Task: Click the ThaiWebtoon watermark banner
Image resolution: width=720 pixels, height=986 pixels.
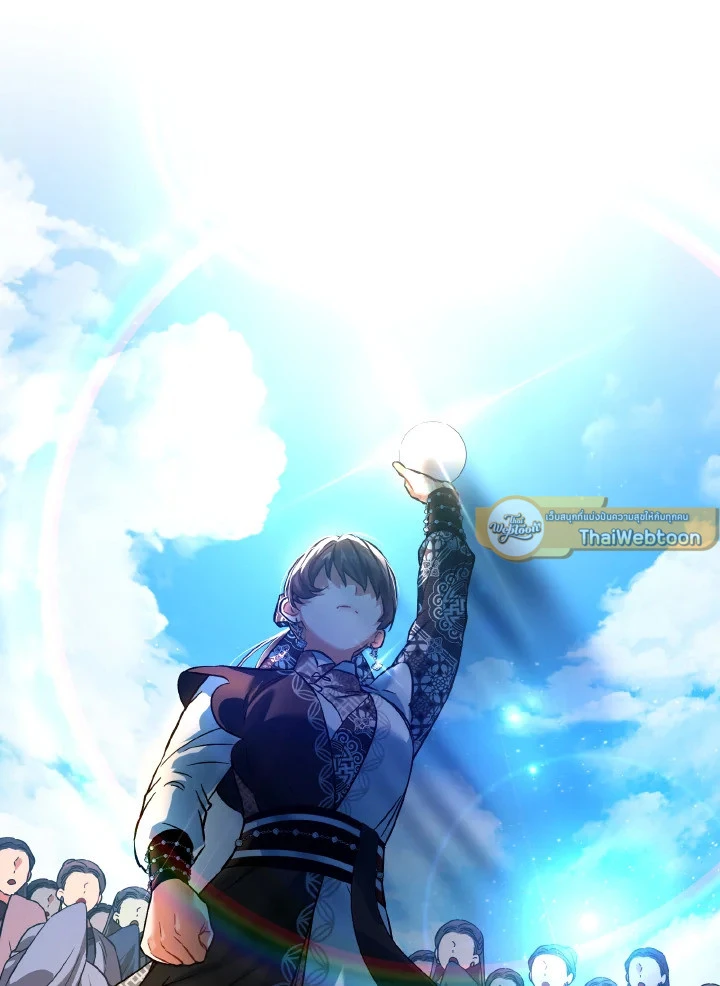Action: coord(596,527)
